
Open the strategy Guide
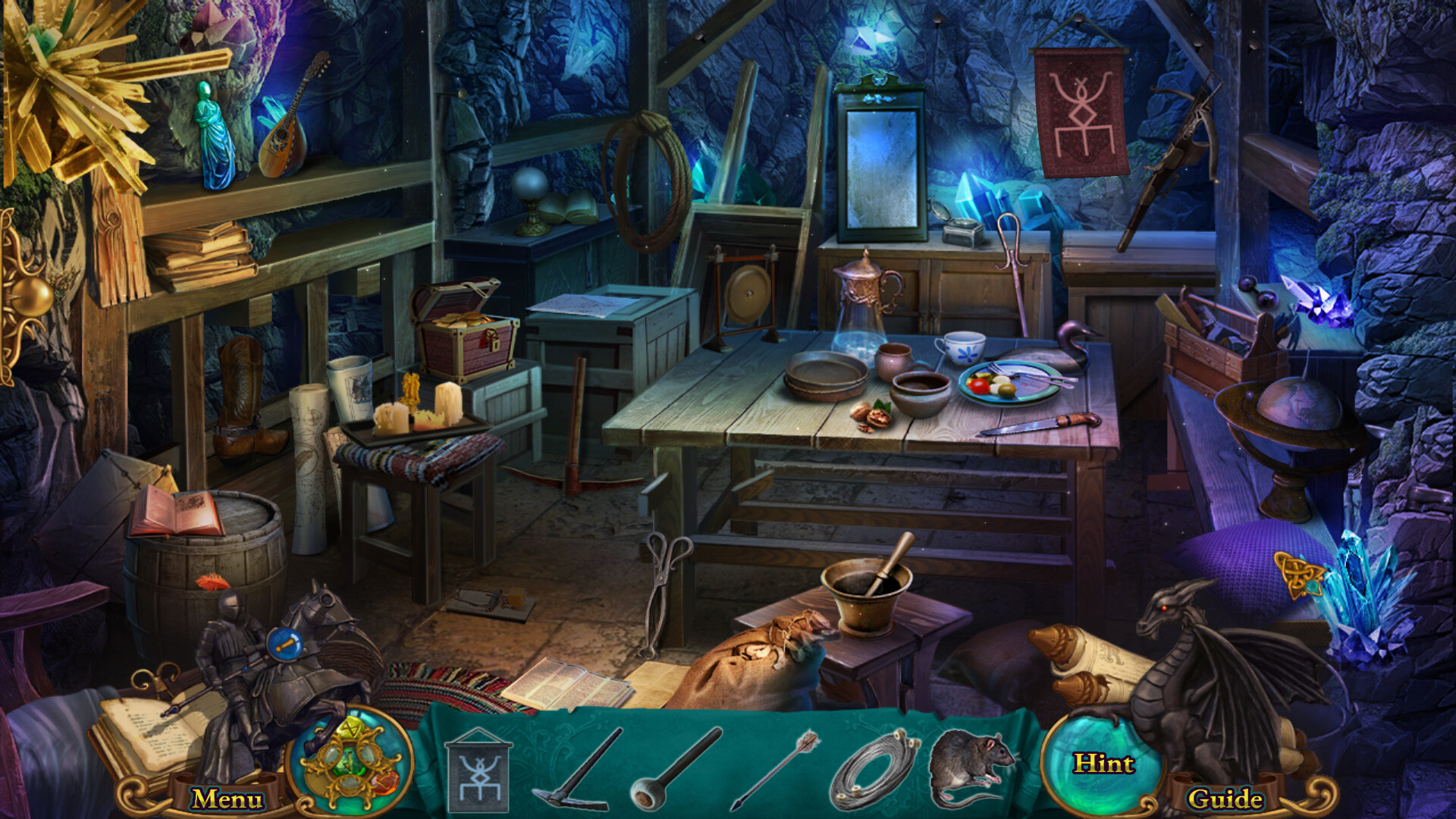pos(1225,799)
